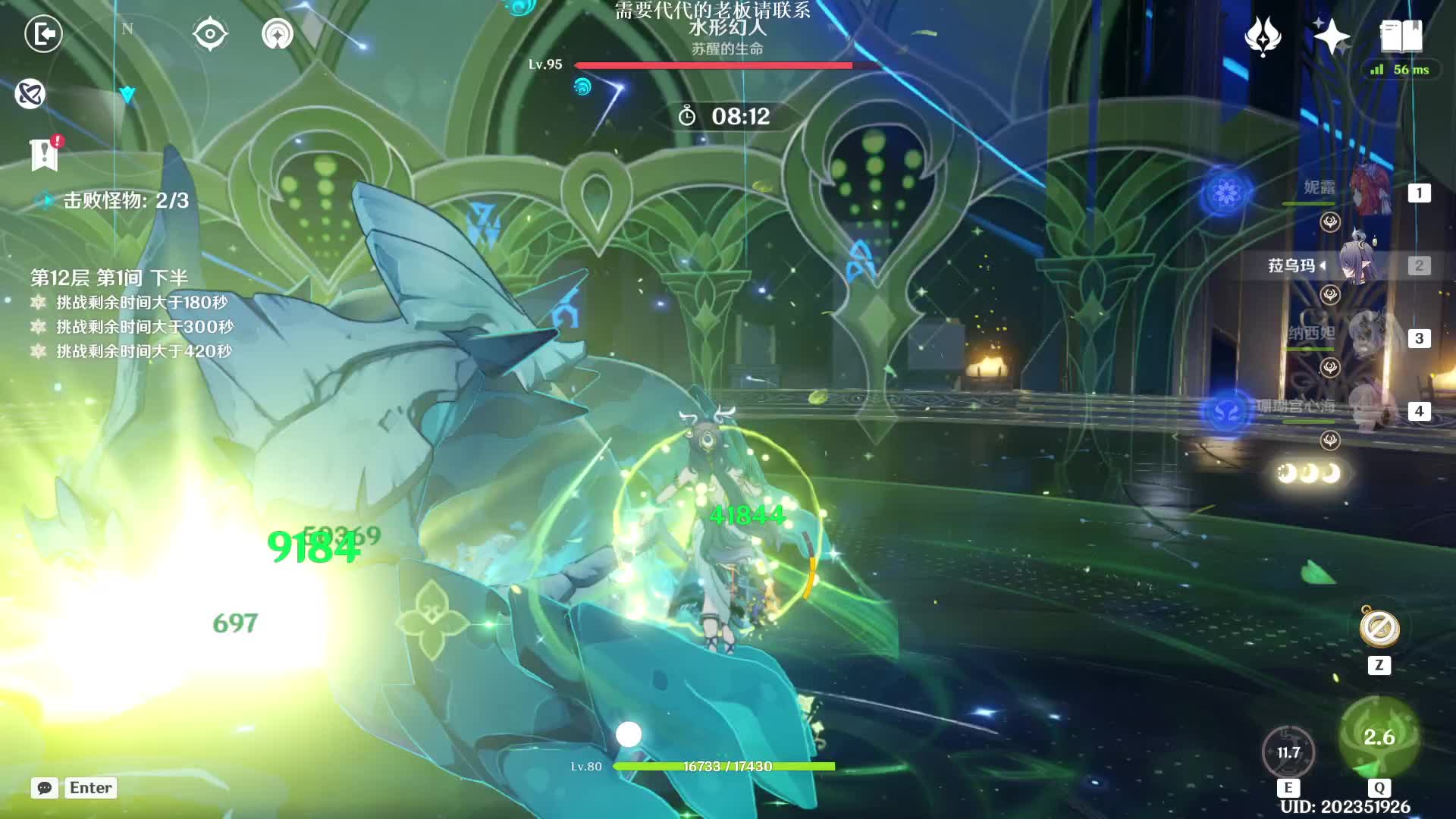
Task: Open the battle pass flame icon
Action: (1263, 36)
